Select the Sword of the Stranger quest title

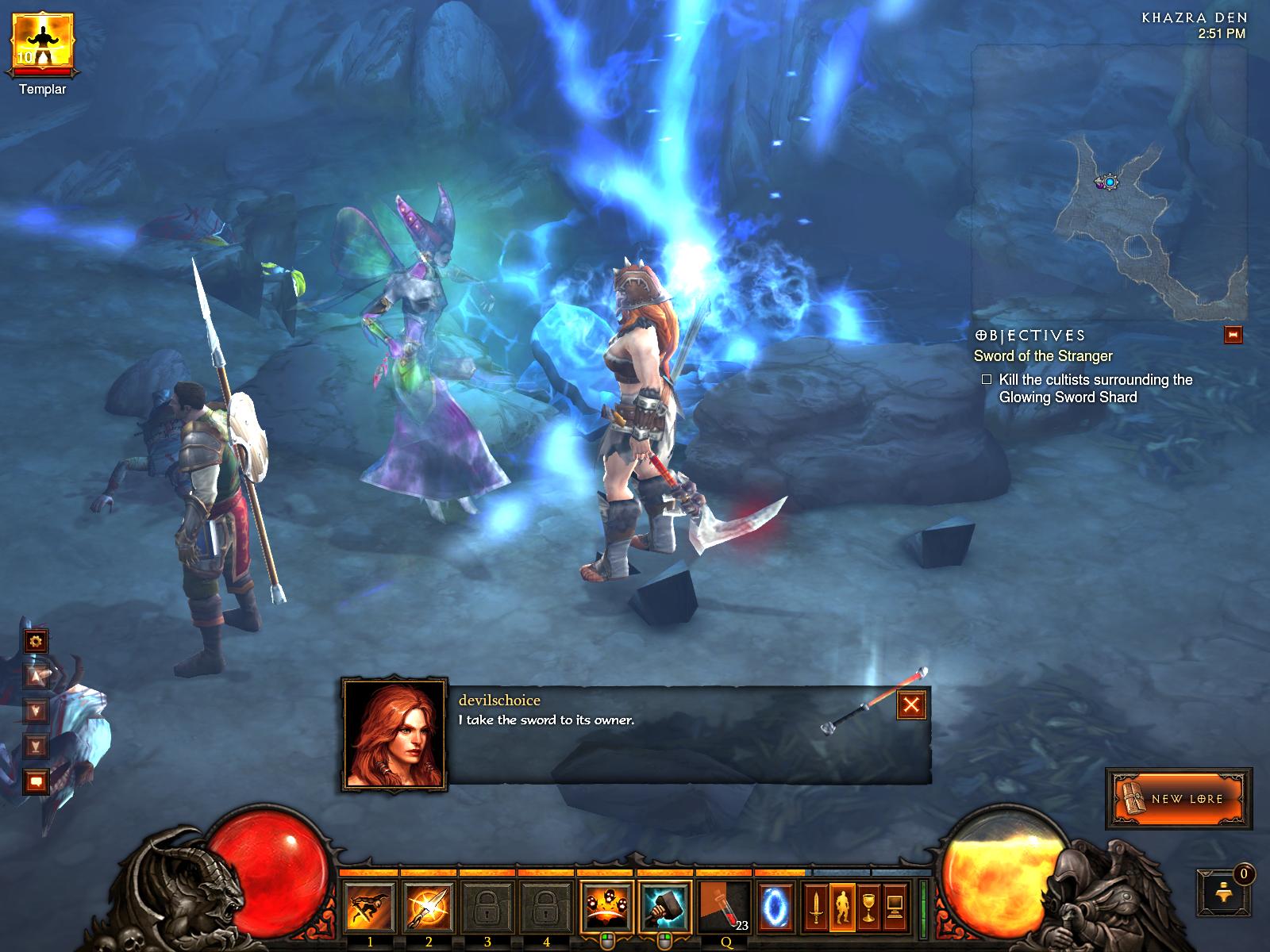pos(1043,356)
